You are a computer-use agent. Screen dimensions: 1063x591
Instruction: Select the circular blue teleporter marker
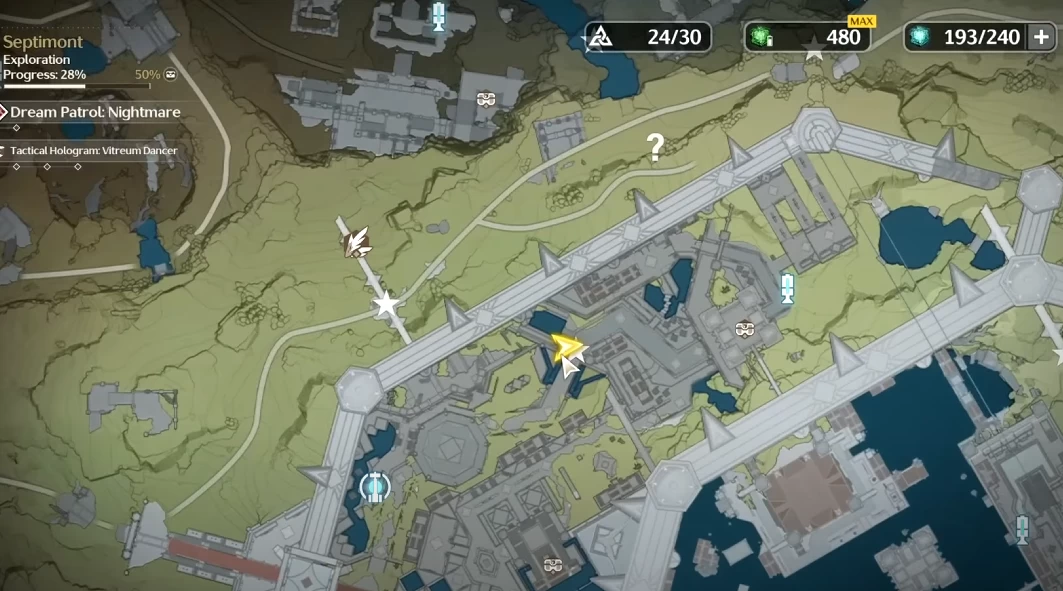pyautogui.click(x=375, y=488)
